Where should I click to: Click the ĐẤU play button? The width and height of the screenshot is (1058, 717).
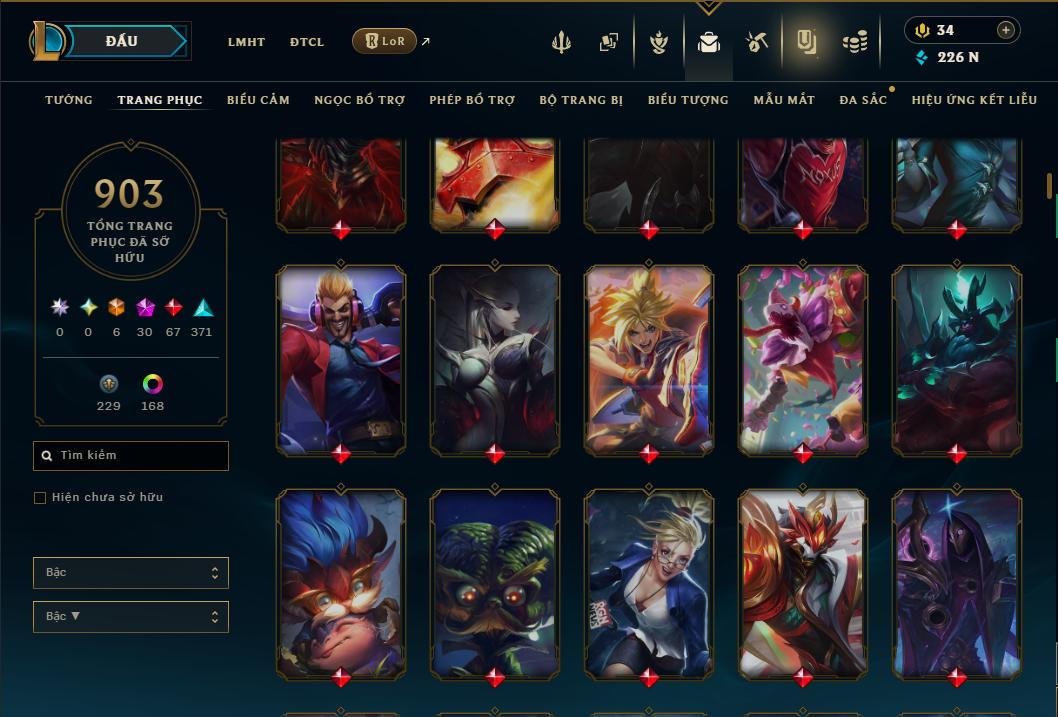[122, 41]
